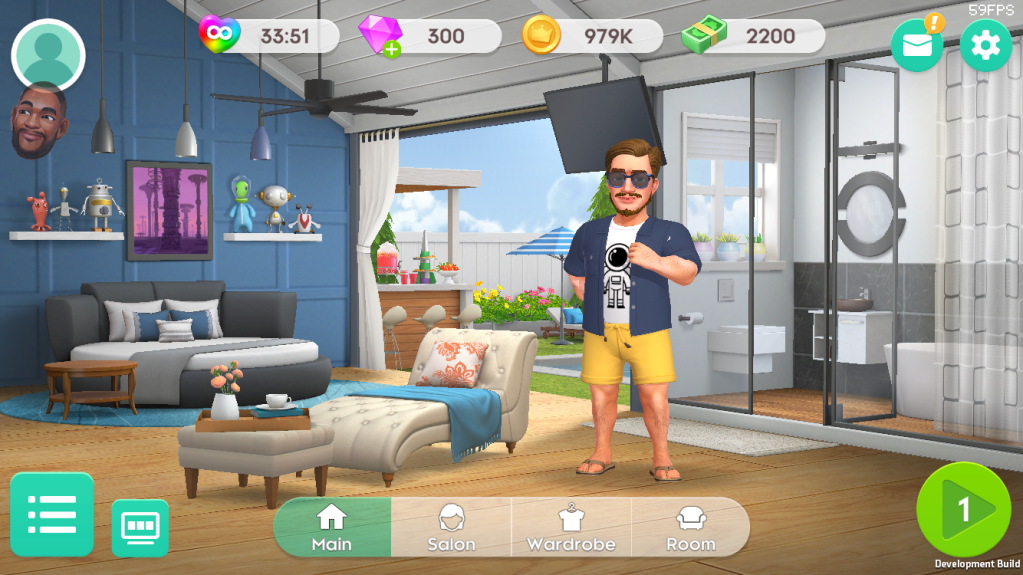Go to the Room tab

[x=691, y=527]
